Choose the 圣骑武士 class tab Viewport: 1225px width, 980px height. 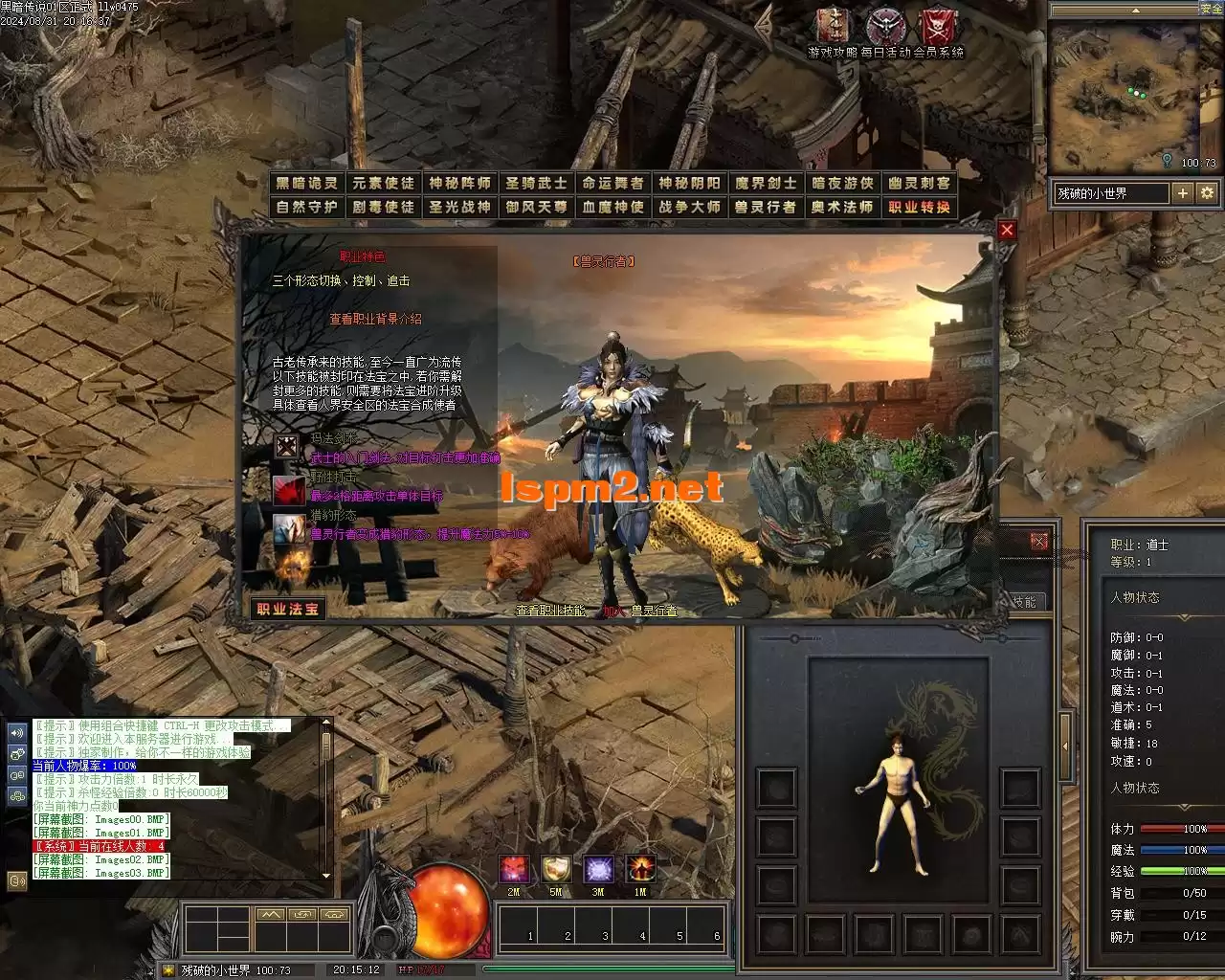[x=536, y=183]
